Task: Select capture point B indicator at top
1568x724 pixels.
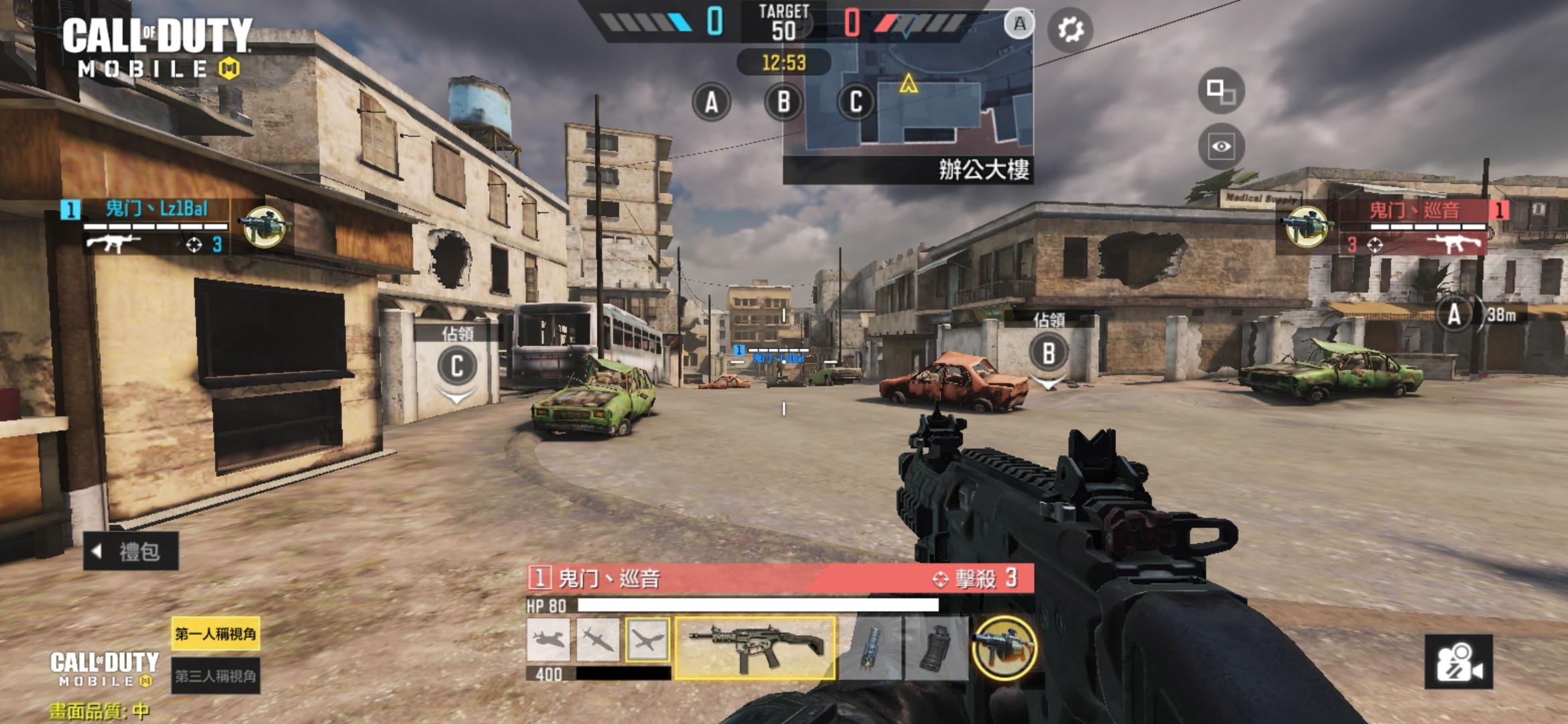Action: click(783, 103)
